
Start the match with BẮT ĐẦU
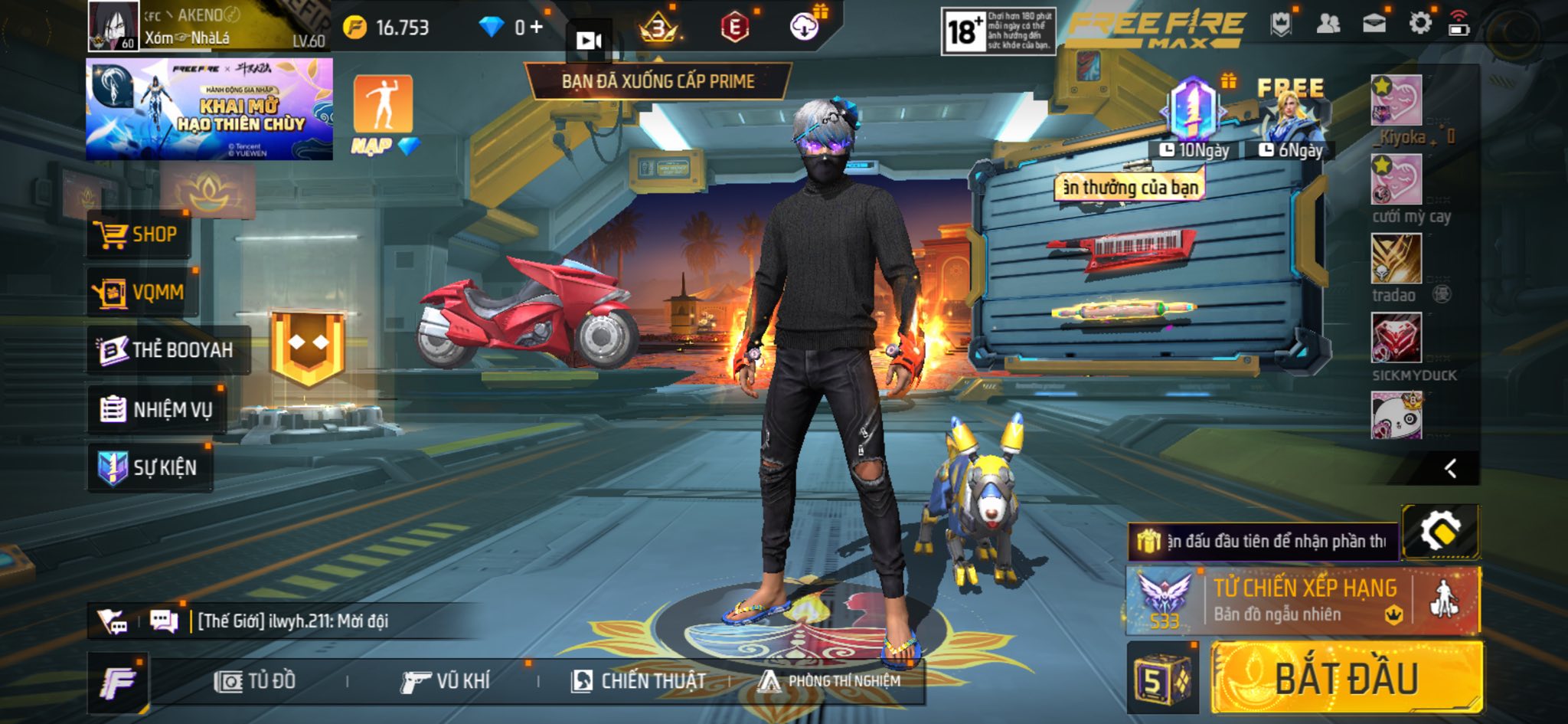(1346, 678)
